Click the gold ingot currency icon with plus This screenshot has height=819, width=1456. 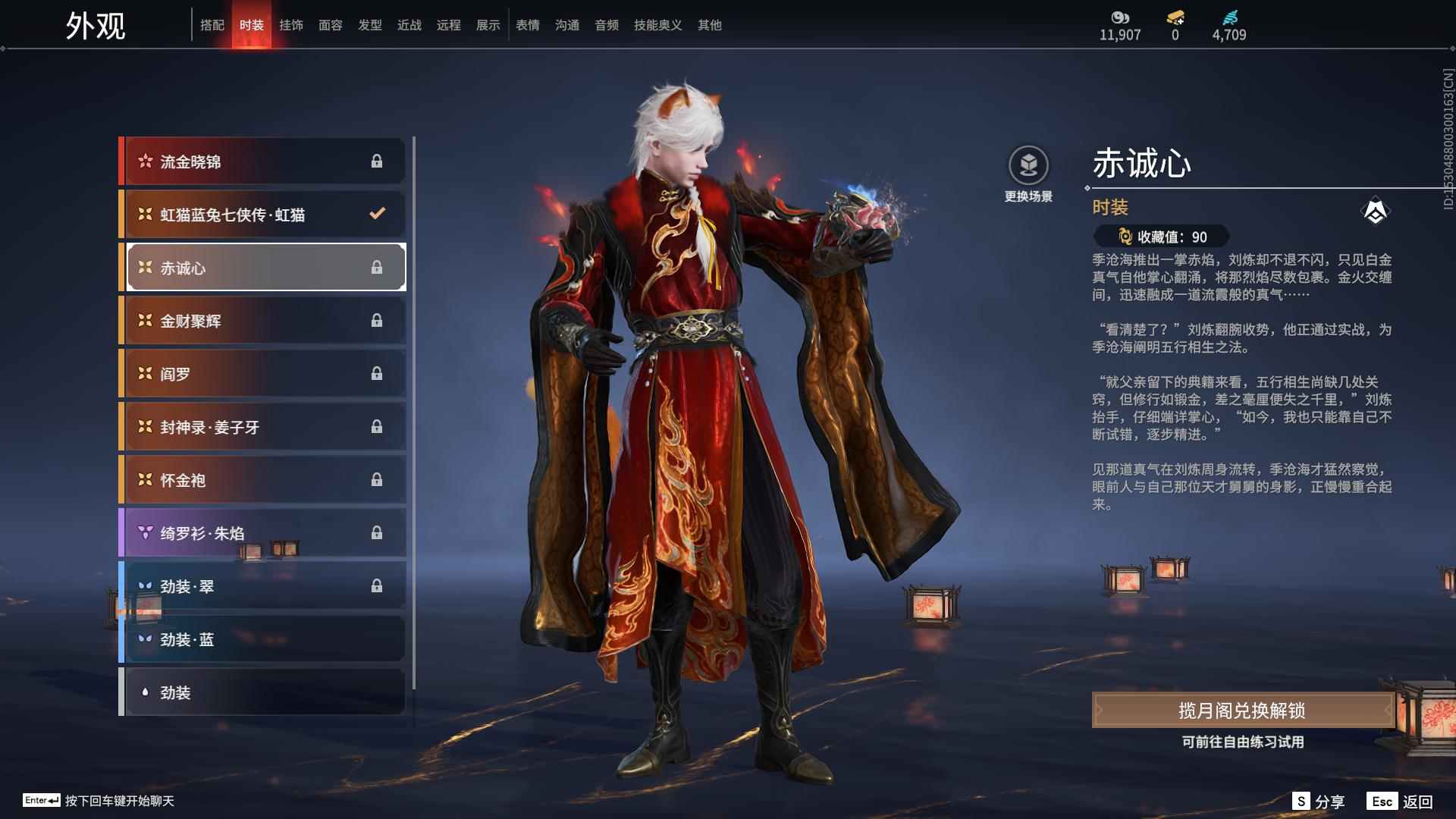(1175, 17)
